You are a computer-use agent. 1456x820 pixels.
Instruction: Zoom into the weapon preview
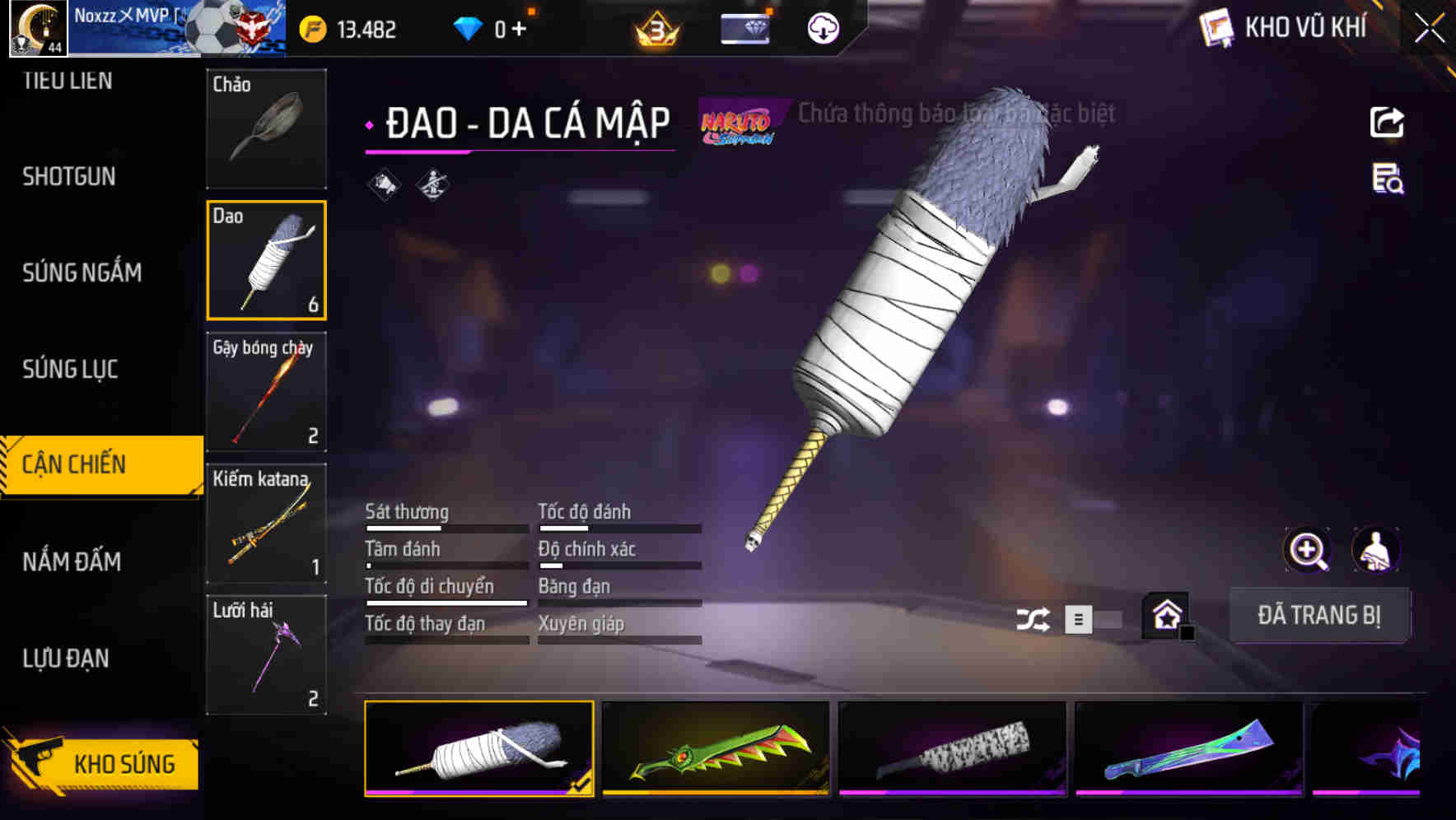coord(1307,549)
